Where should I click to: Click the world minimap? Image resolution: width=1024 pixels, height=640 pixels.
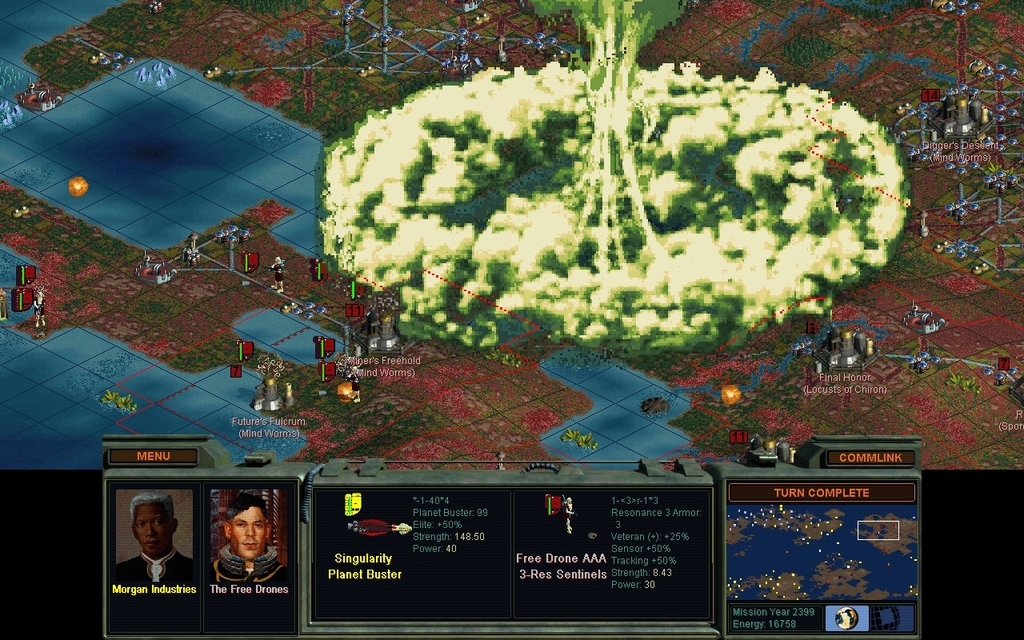point(821,552)
